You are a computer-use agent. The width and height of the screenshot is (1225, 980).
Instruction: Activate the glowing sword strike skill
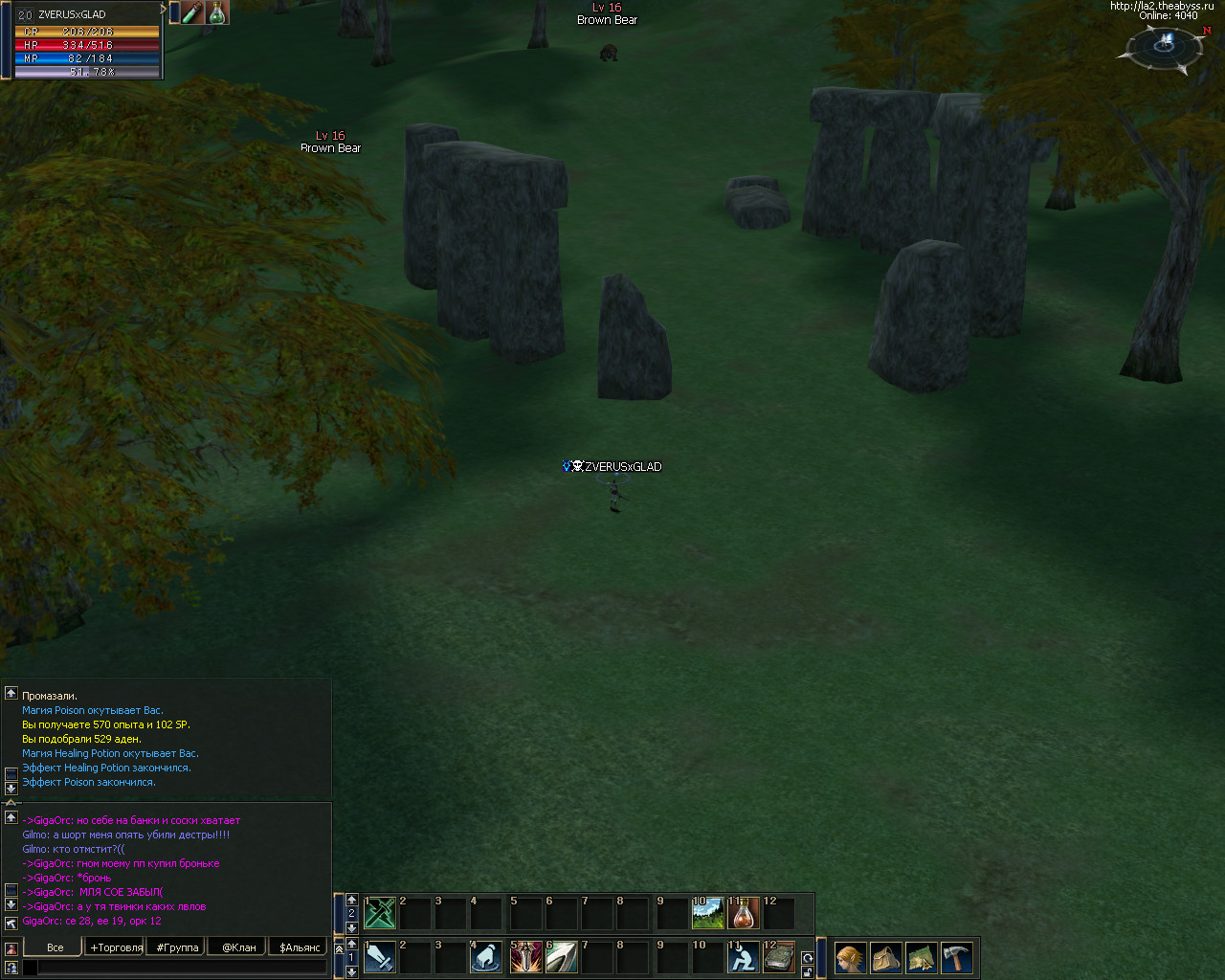pyautogui.click(x=526, y=957)
